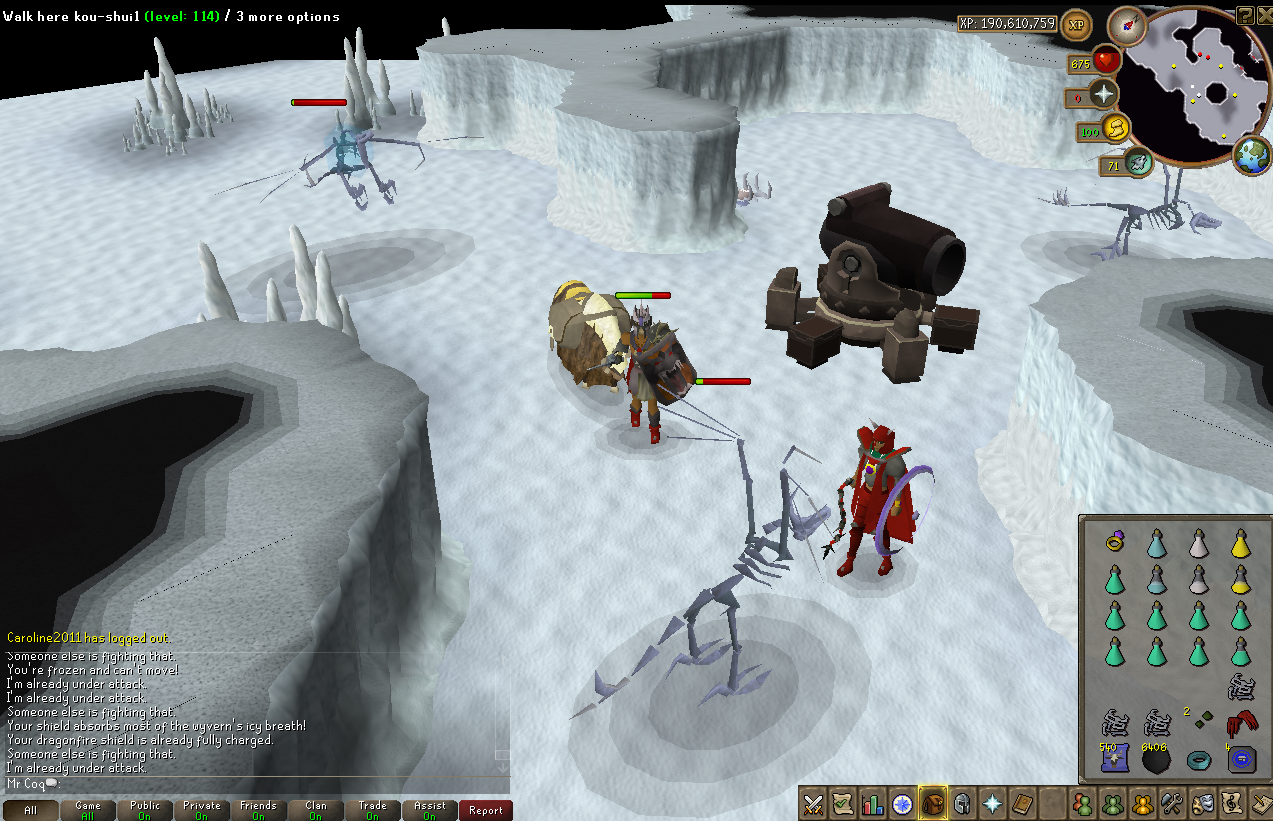The height and width of the screenshot is (821, 1273).
Task: Switch chat filter to Public
Action: 145,810
